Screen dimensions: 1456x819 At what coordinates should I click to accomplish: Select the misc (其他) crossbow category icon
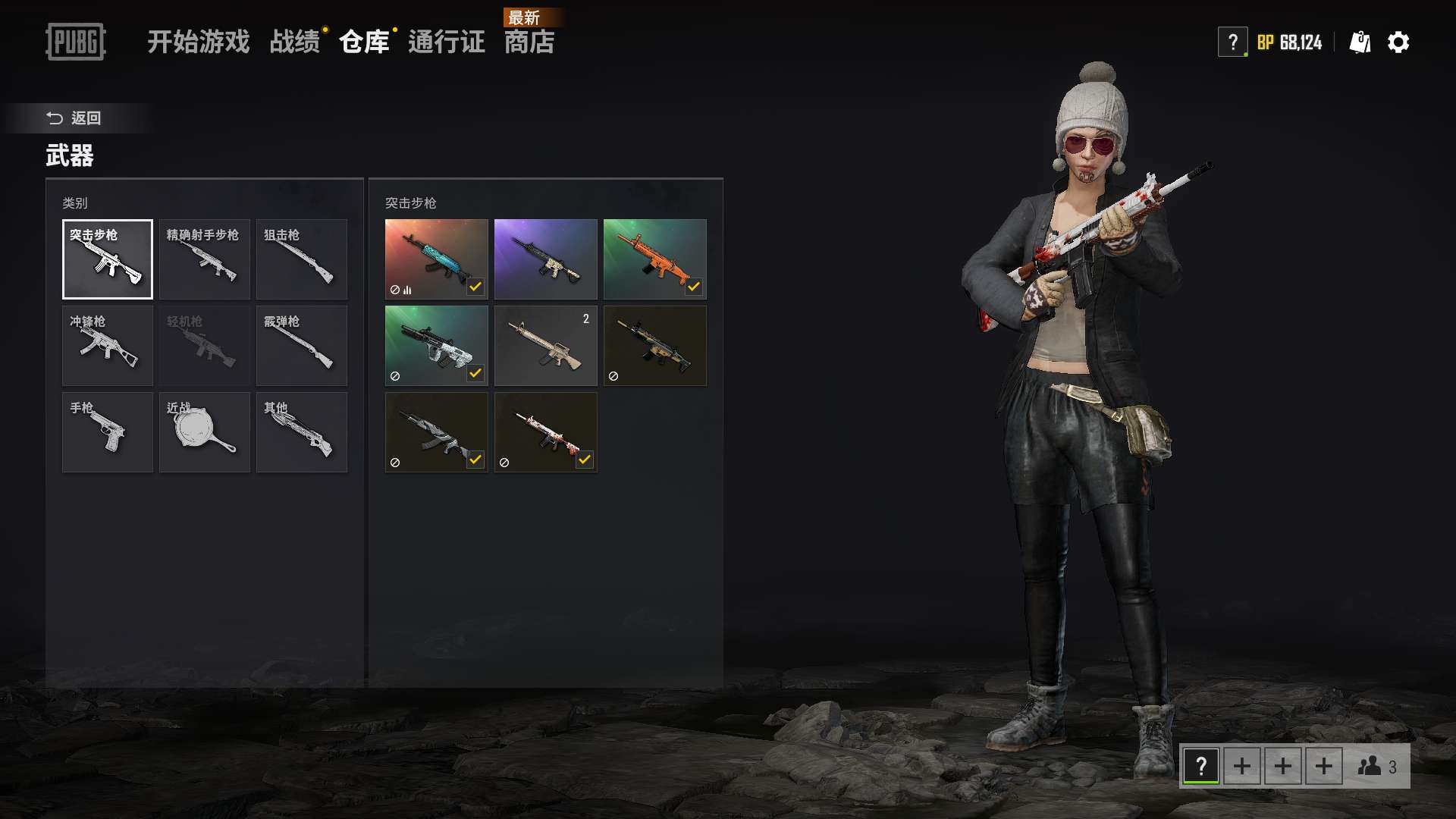coord(301,431)
